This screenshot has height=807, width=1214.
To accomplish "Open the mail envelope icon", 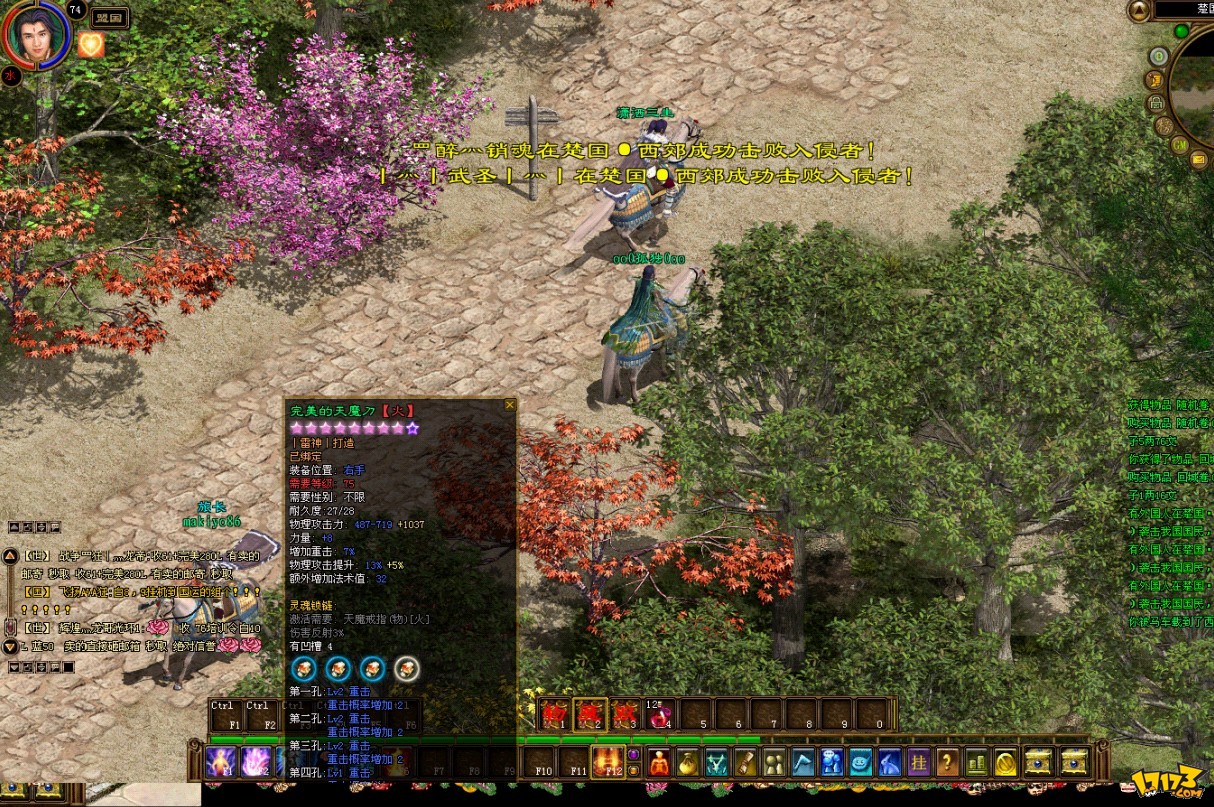I will [x=1198, y=159].
